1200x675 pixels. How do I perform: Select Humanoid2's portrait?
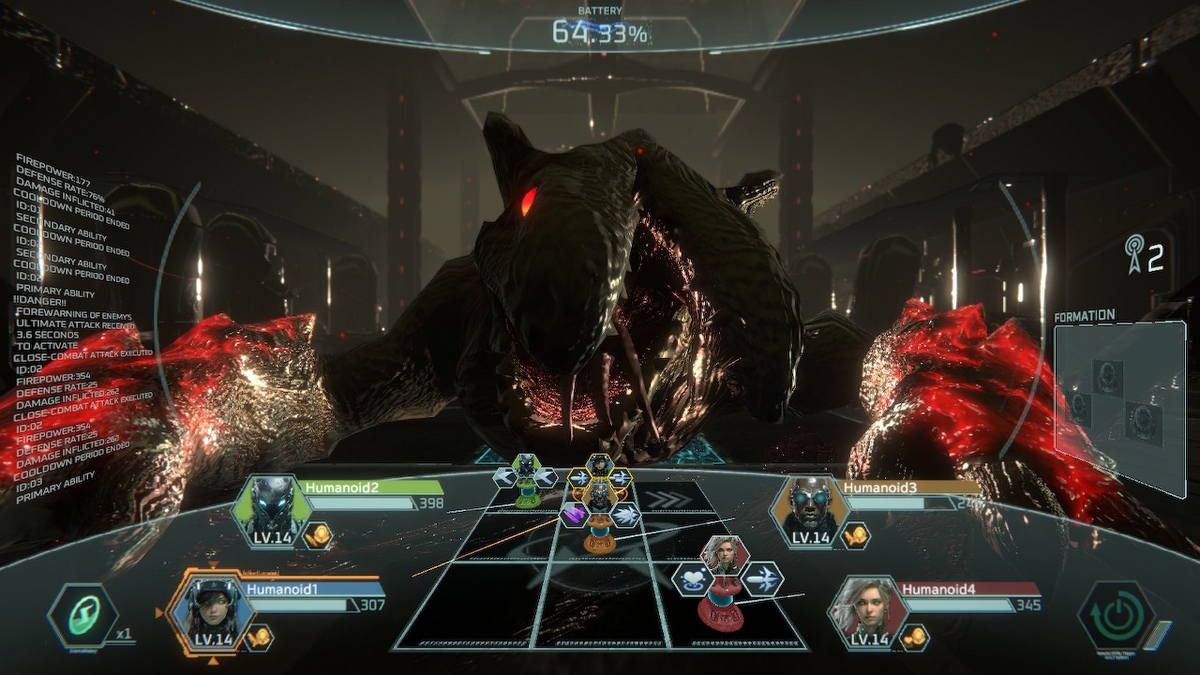coord(268,509)
